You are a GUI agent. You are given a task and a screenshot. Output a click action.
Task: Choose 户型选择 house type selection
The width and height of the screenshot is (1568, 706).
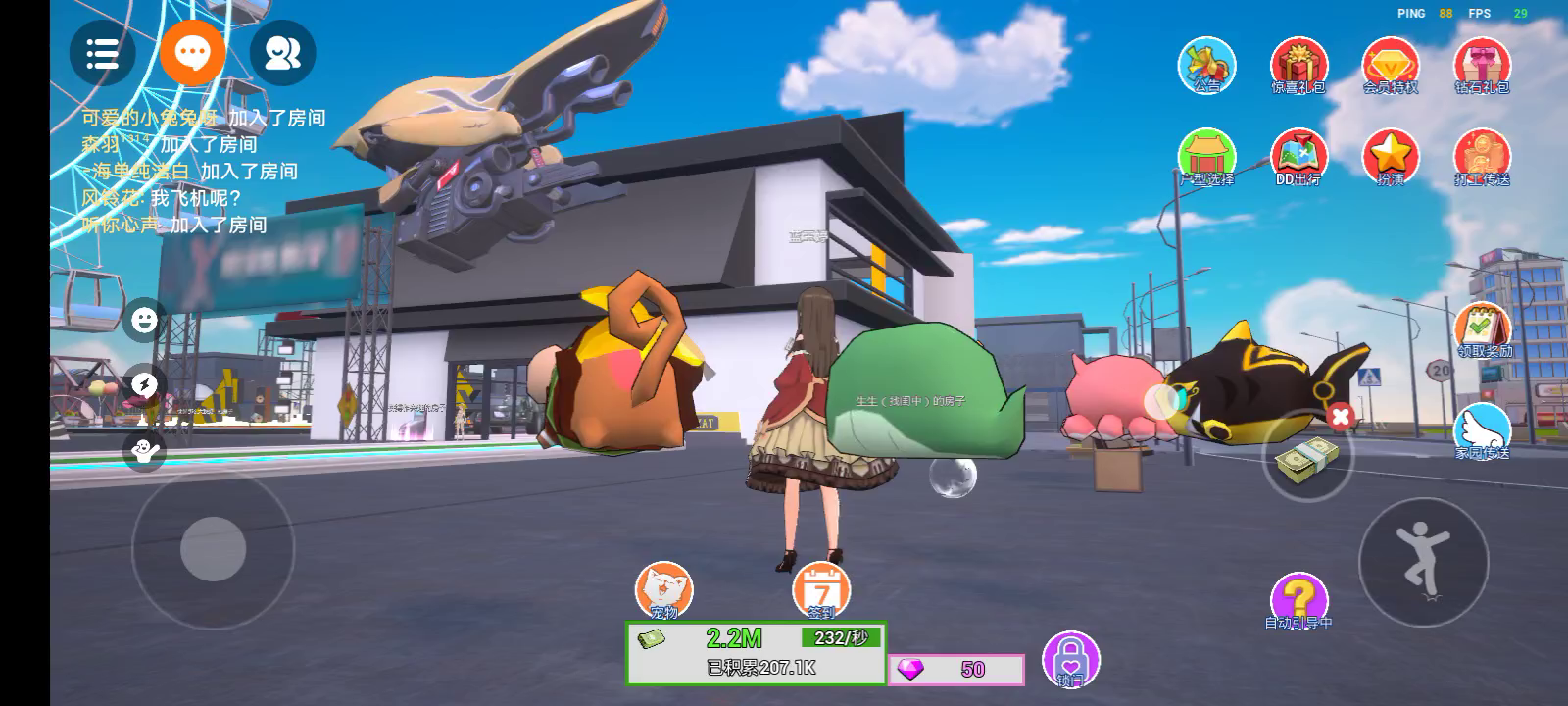pyautogui.click(x=1206, y=157)
